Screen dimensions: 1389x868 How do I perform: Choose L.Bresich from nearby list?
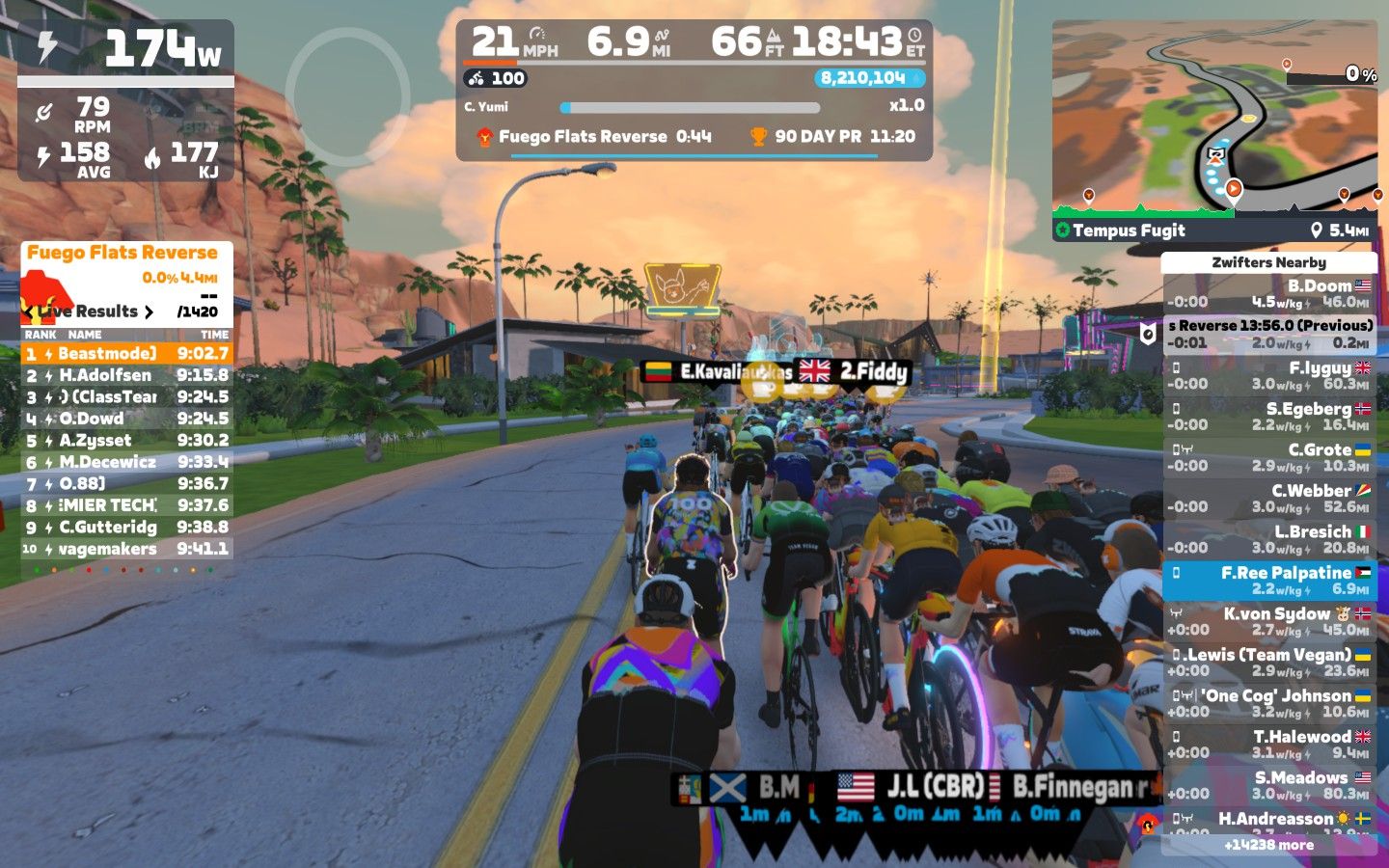1268,539
